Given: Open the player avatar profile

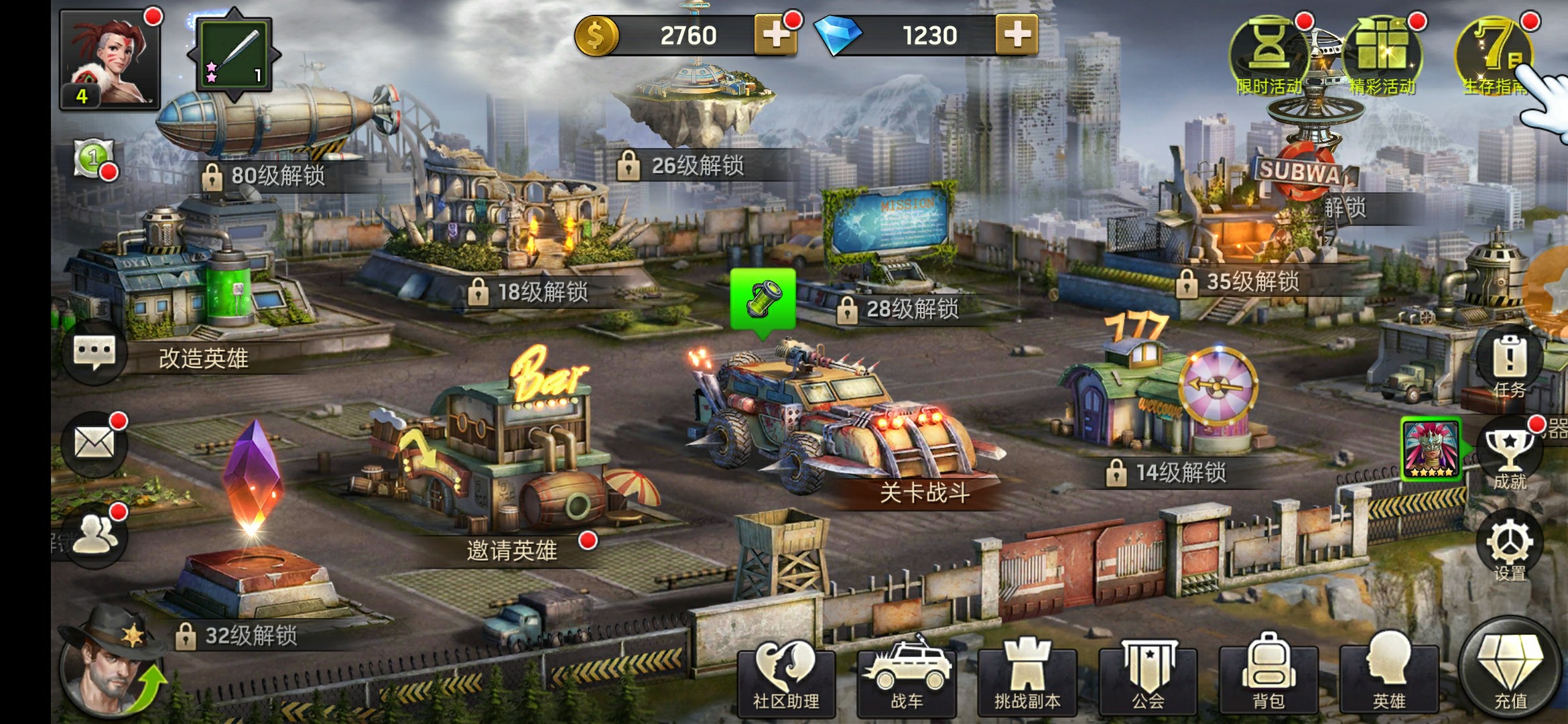Looking at the screenshot, I should (110, 59).
